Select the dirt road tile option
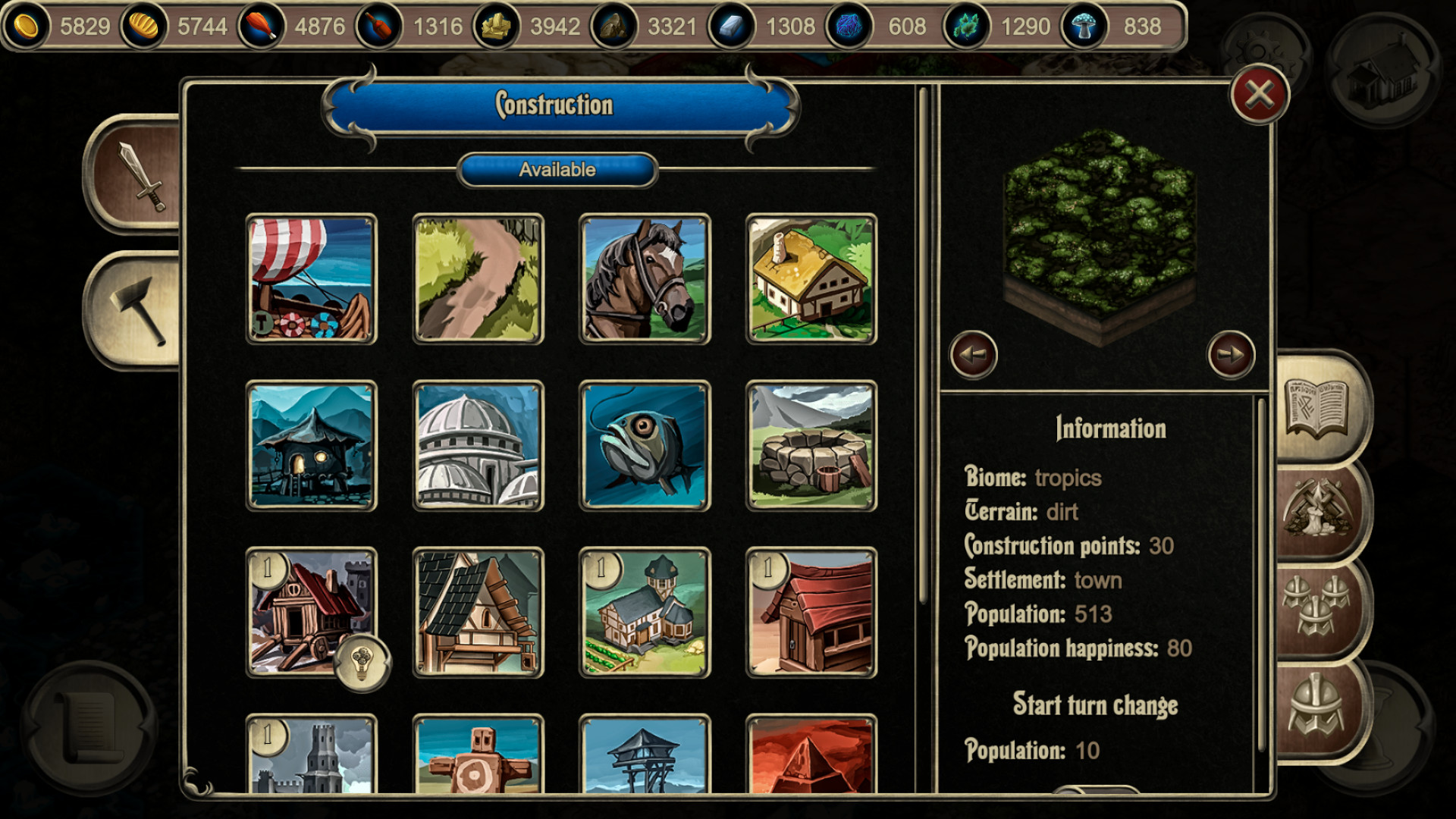 (477, 280)
